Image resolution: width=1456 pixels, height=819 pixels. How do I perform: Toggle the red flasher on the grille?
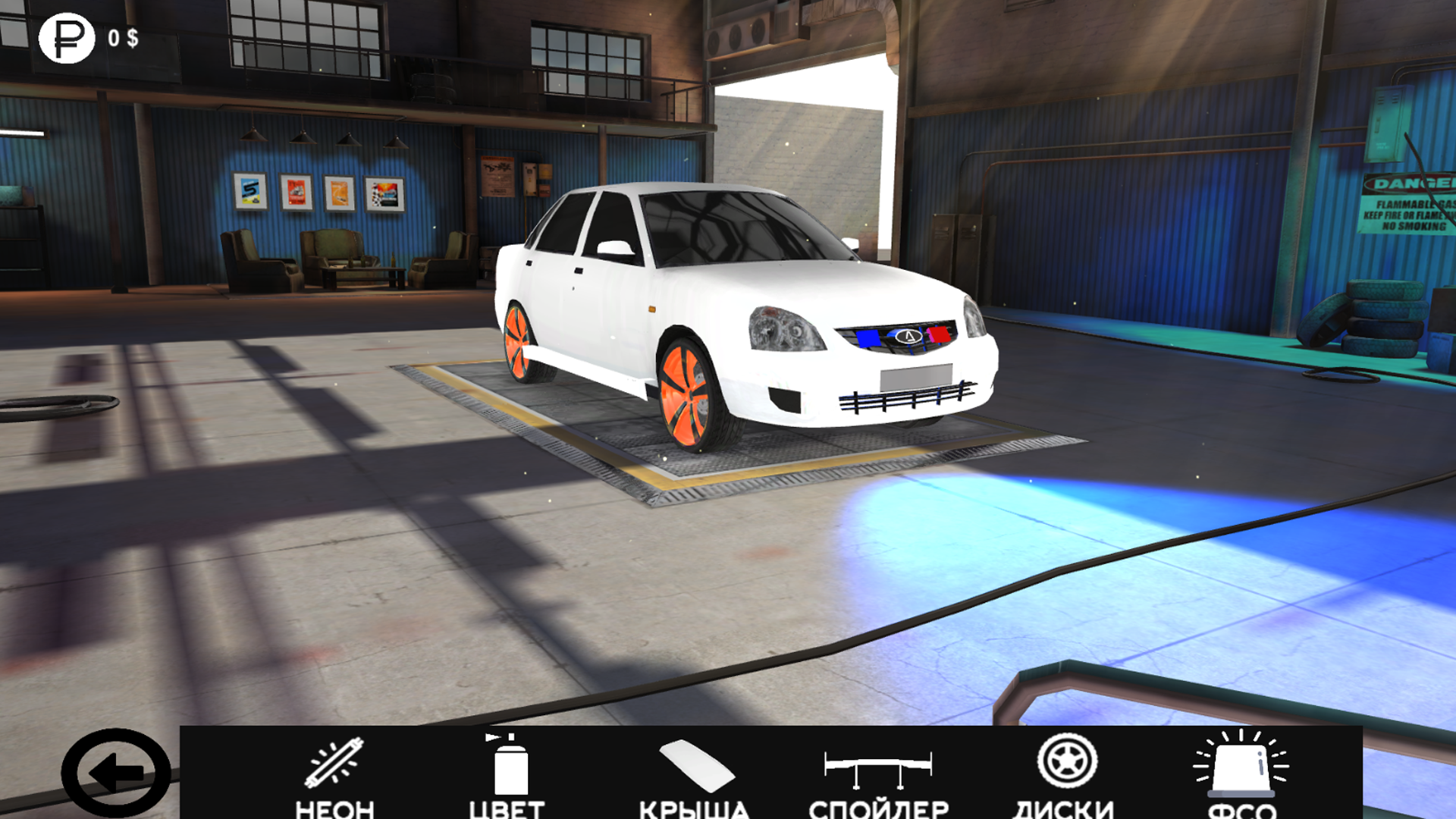click(939, 336)
